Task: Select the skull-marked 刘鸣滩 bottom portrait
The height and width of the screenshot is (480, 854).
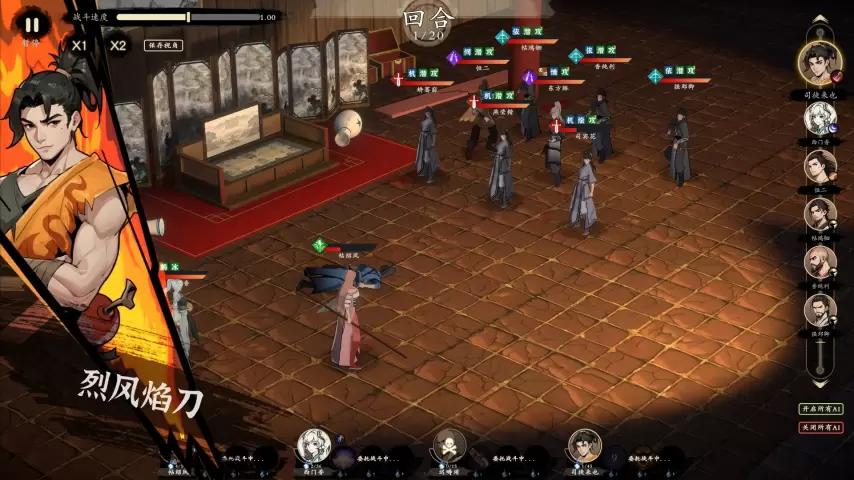Action: pos(450,445)
